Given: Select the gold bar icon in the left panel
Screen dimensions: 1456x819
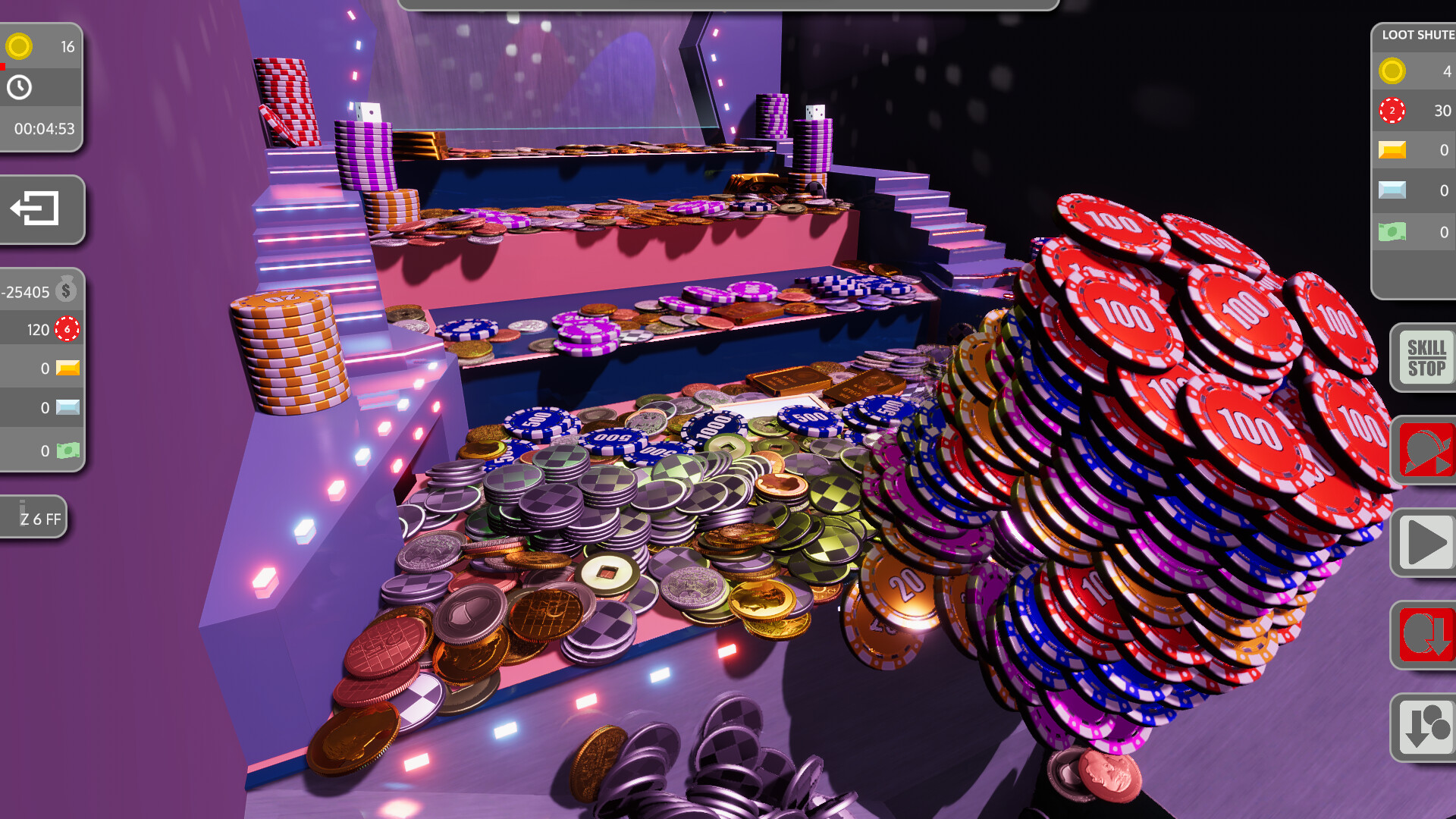Looking at the screenshot, I should tap(66, 368).
